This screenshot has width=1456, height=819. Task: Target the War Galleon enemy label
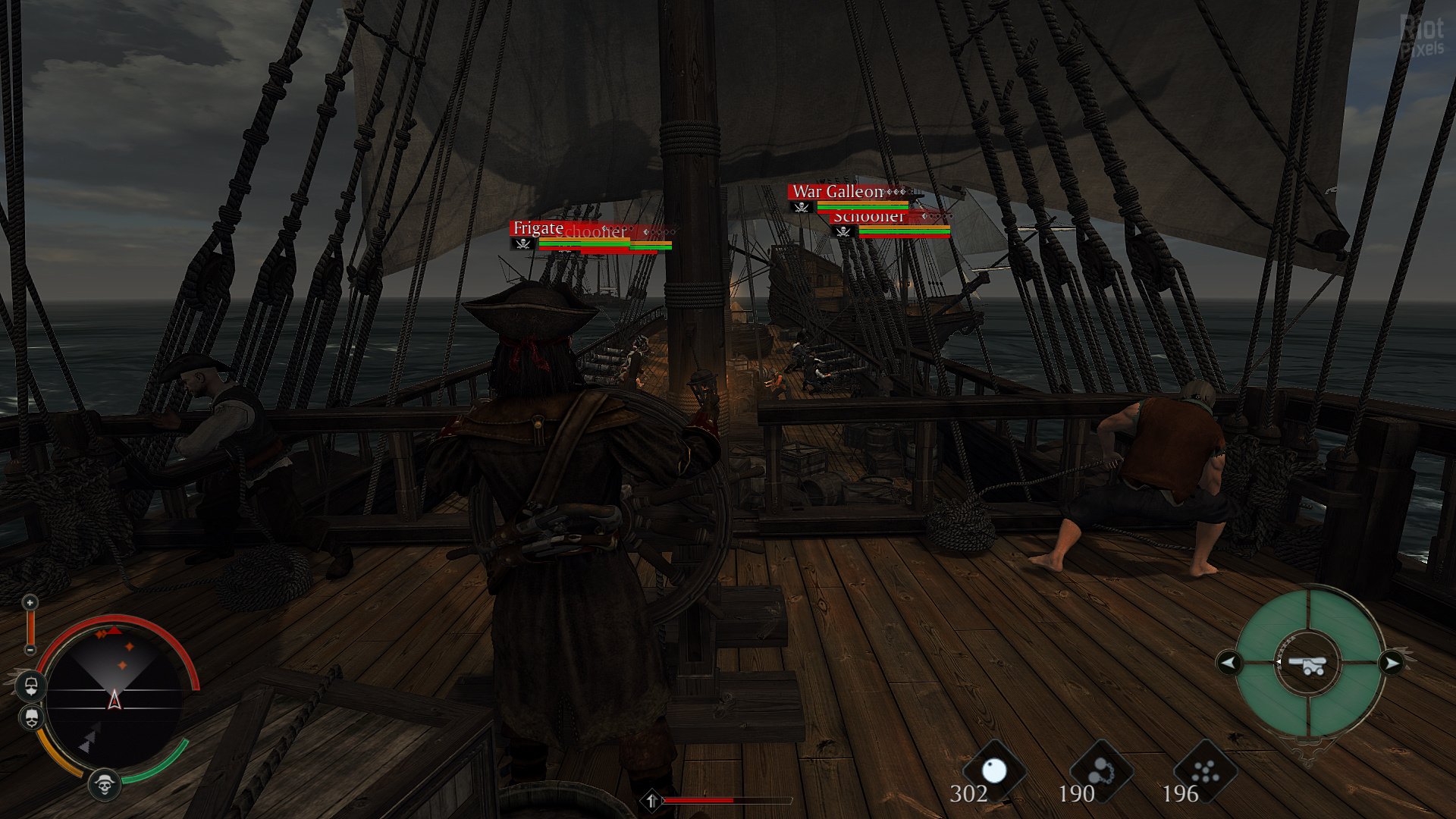point(838,192)
